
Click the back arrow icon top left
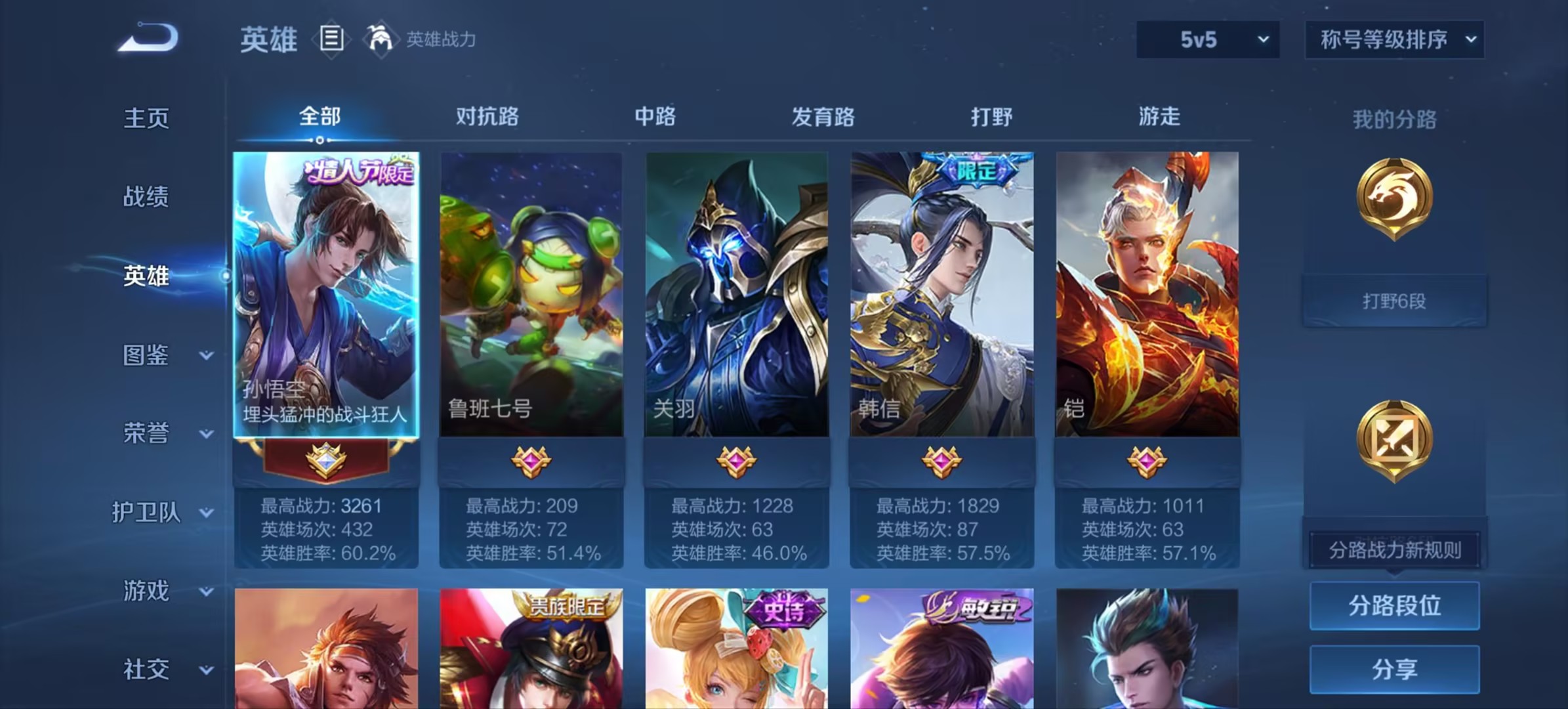[x=148, y=37]
